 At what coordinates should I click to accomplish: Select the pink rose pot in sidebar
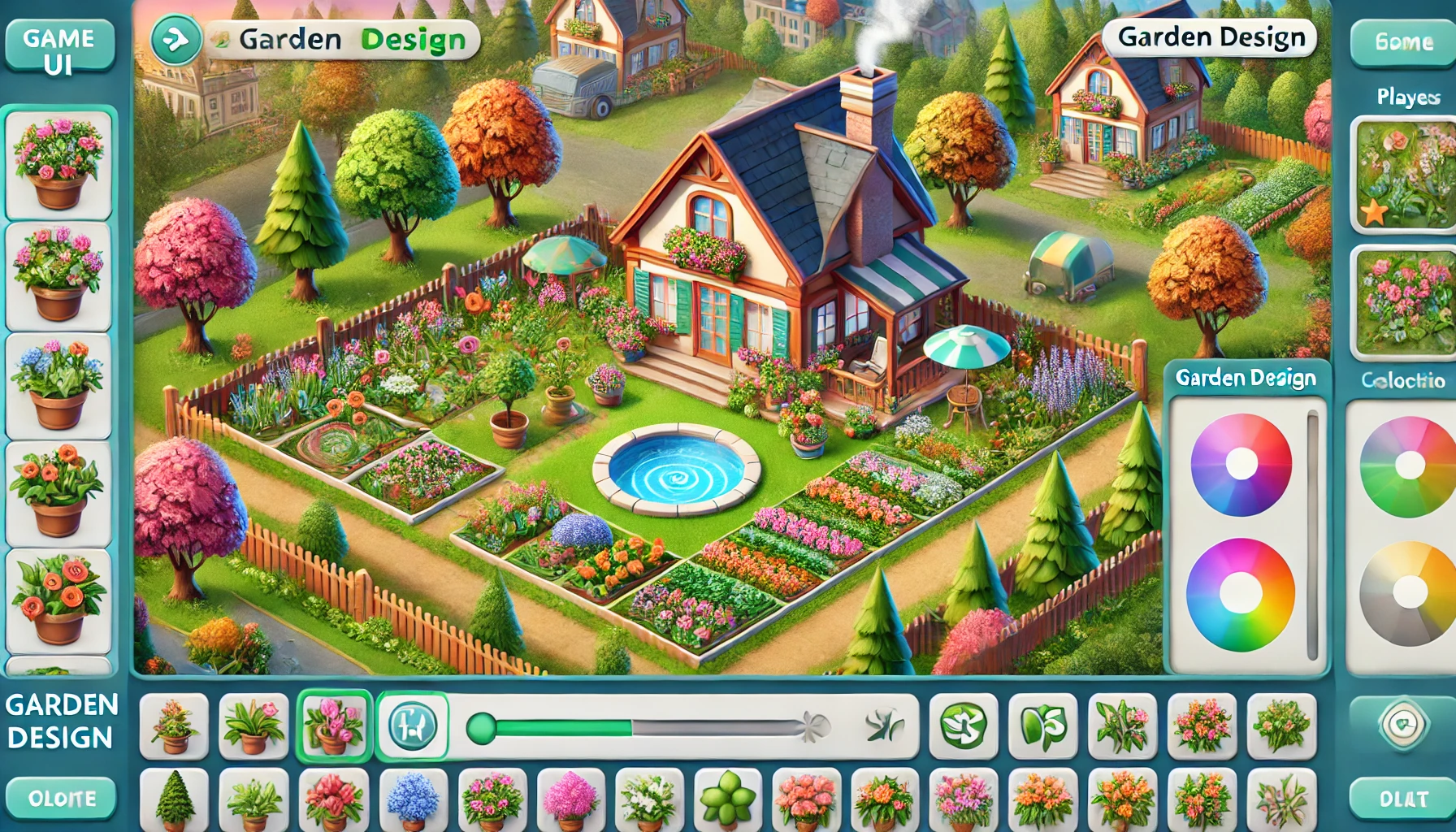(x=58, y=164)
